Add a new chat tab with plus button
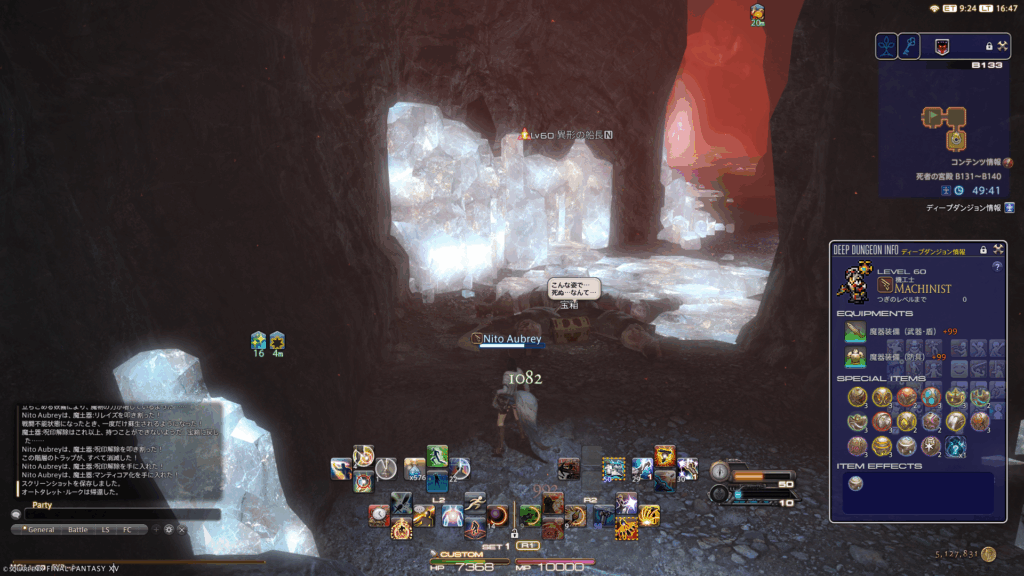The width and height of the screenshot is (1024, 576). (155, 529)
